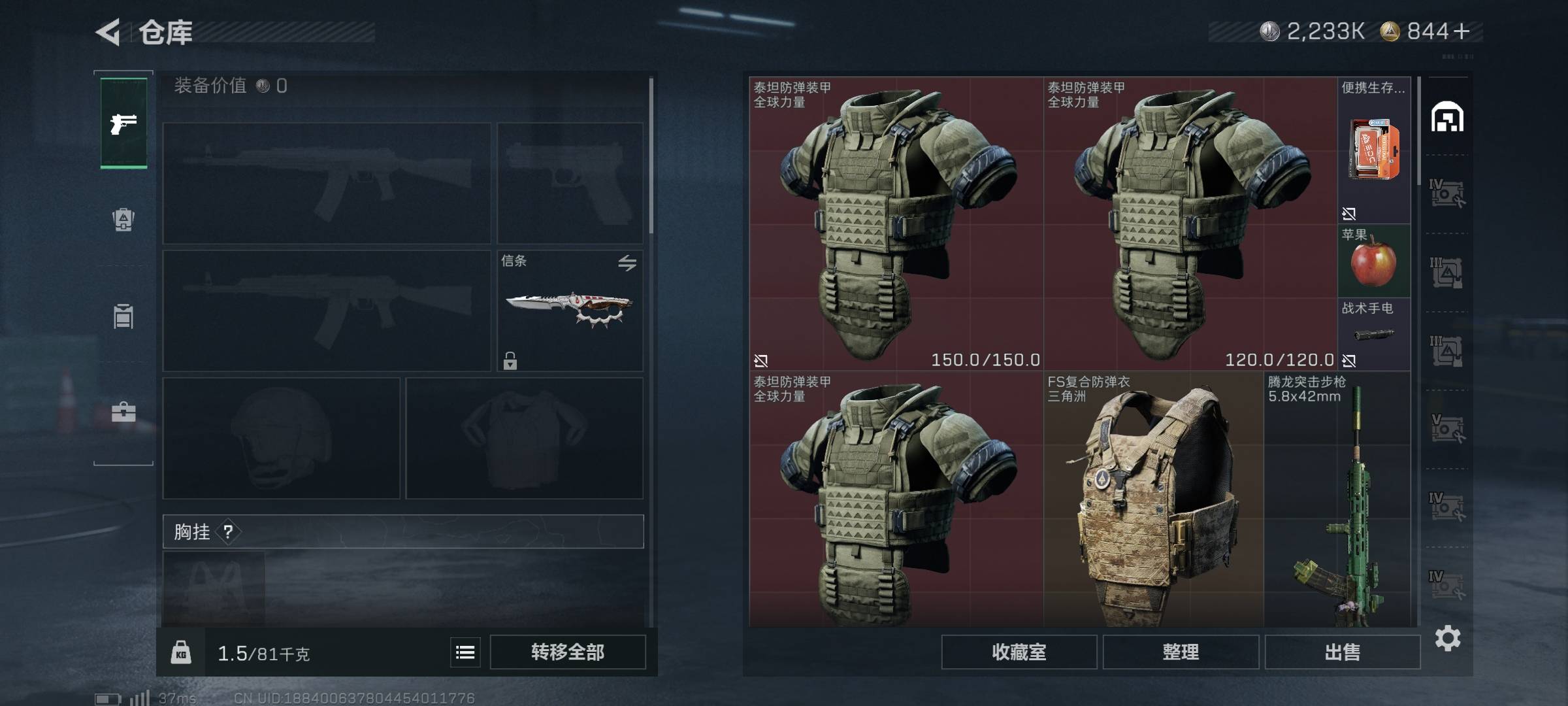
Task: Click the 转移全部 button
Action: point(567,652)
